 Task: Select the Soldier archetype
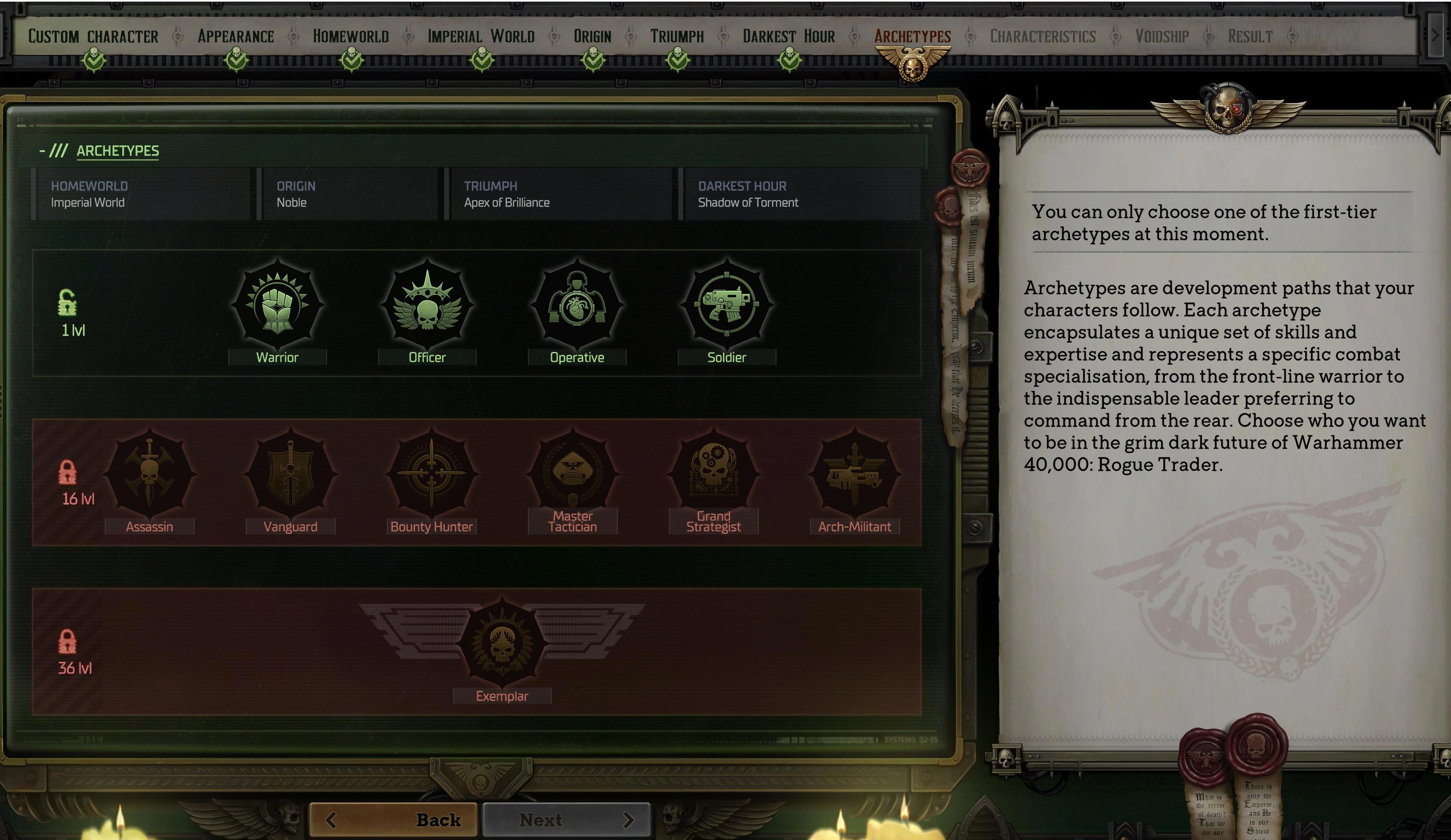(x=727, y=305)
